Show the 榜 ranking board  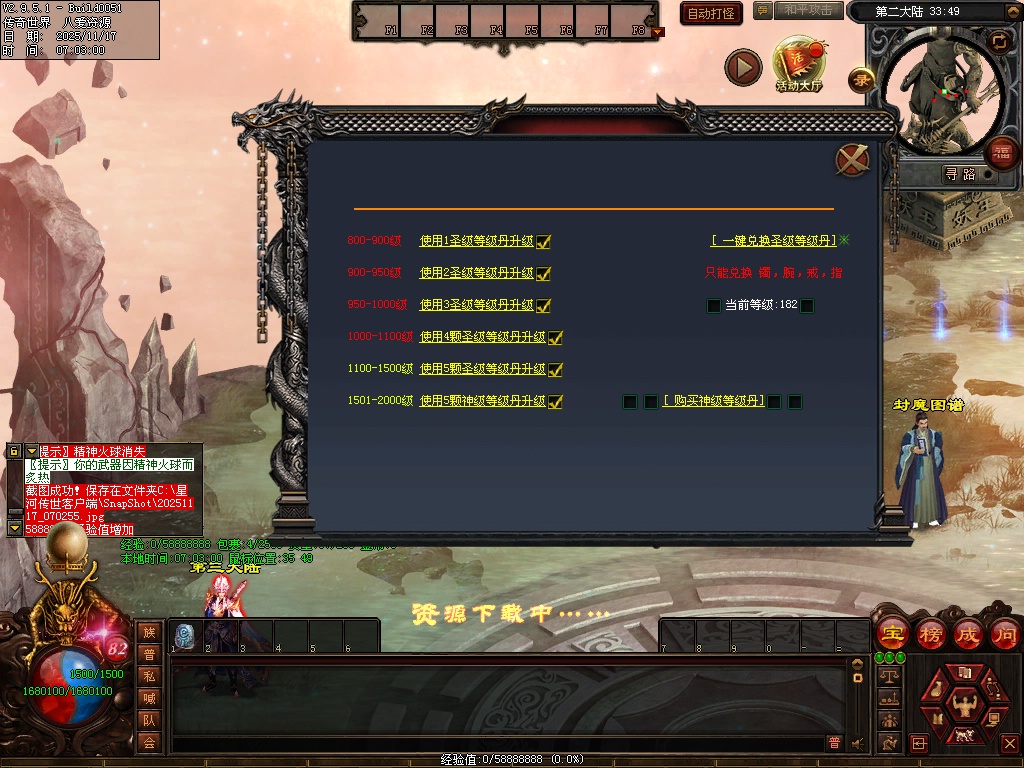coord(930,634)
